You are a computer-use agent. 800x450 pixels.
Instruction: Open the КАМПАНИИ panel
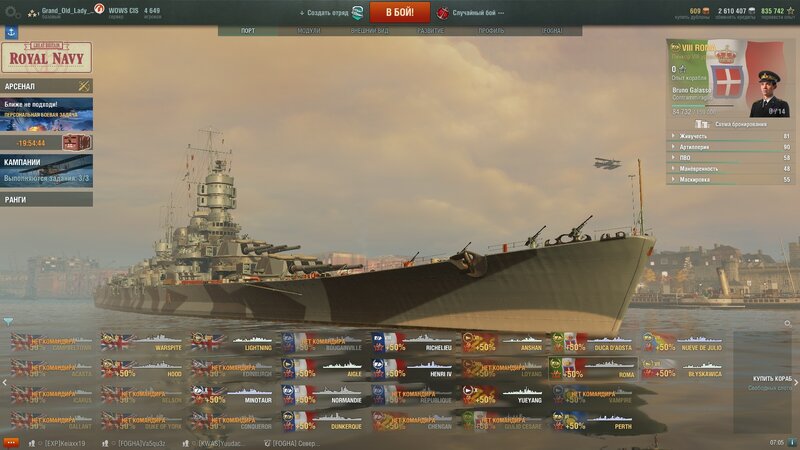tap(46, 170)
